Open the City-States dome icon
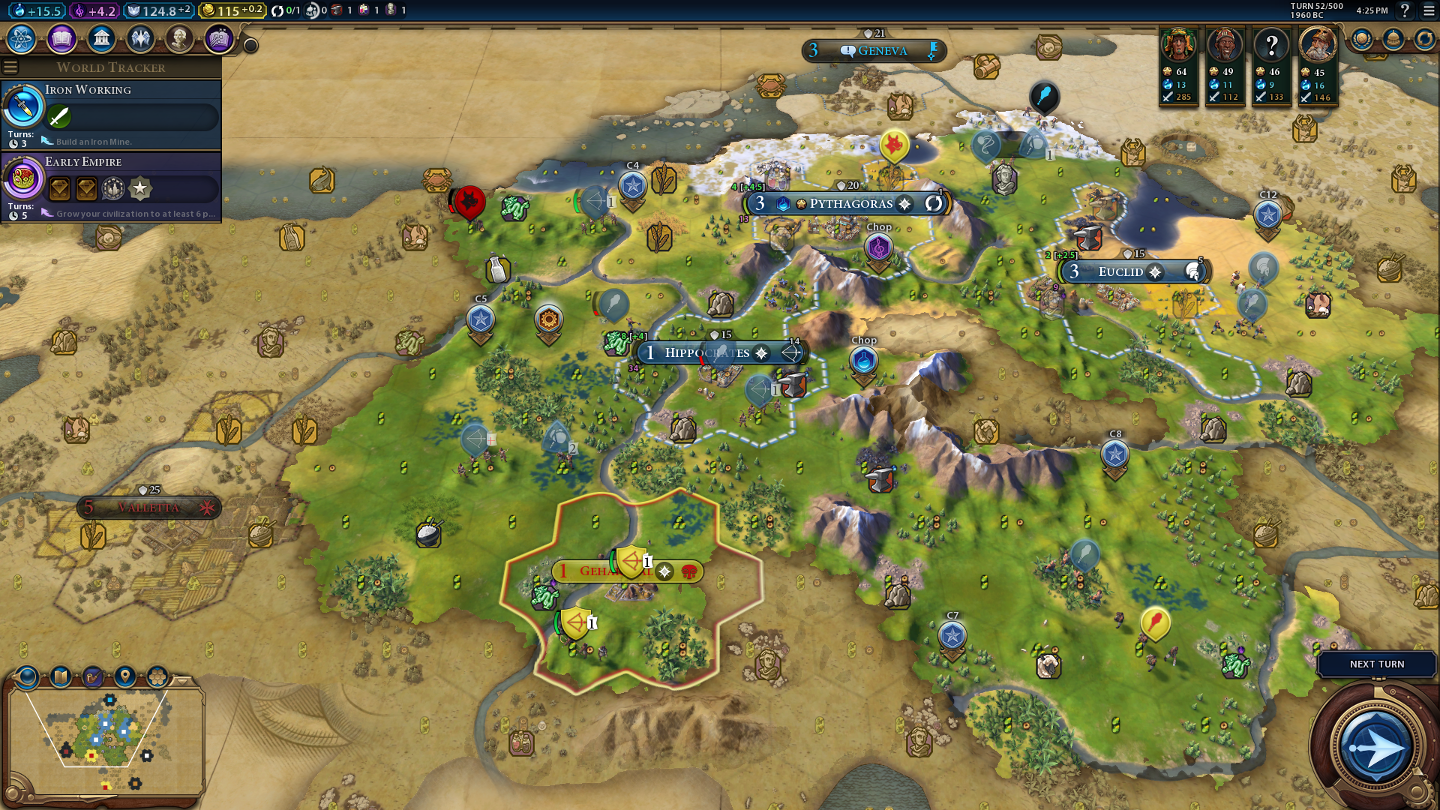The height and width of the screenshot is (810, 1440). pyautogui.click(x=1393, y=39)
